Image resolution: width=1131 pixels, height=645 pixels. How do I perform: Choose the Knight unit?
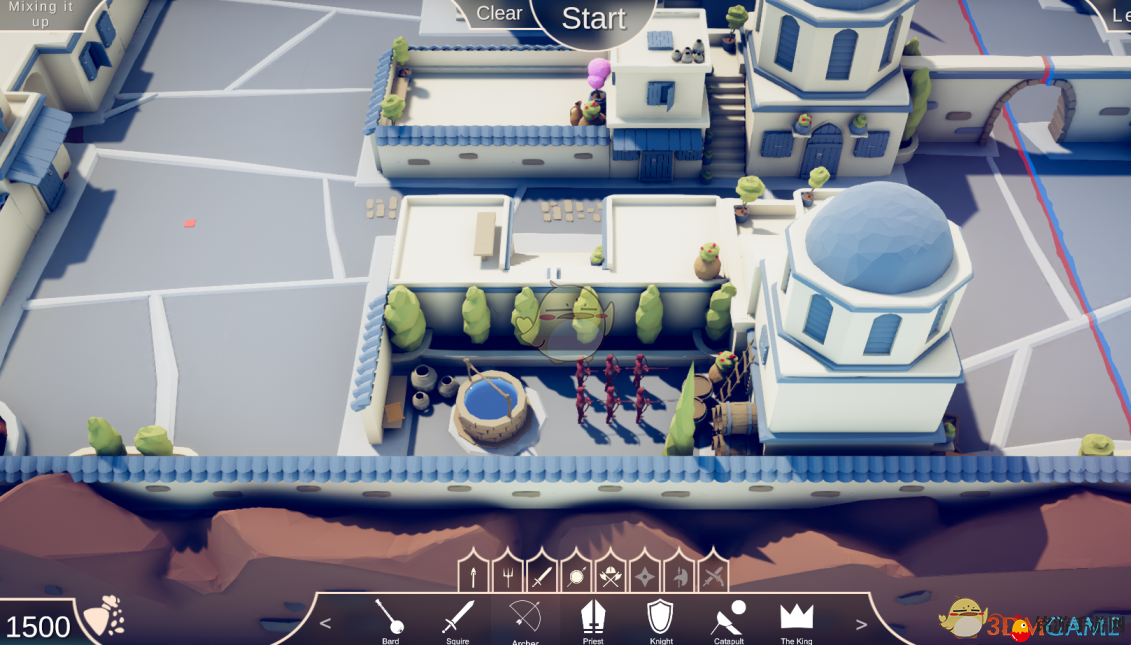click(x=661, y=620)
